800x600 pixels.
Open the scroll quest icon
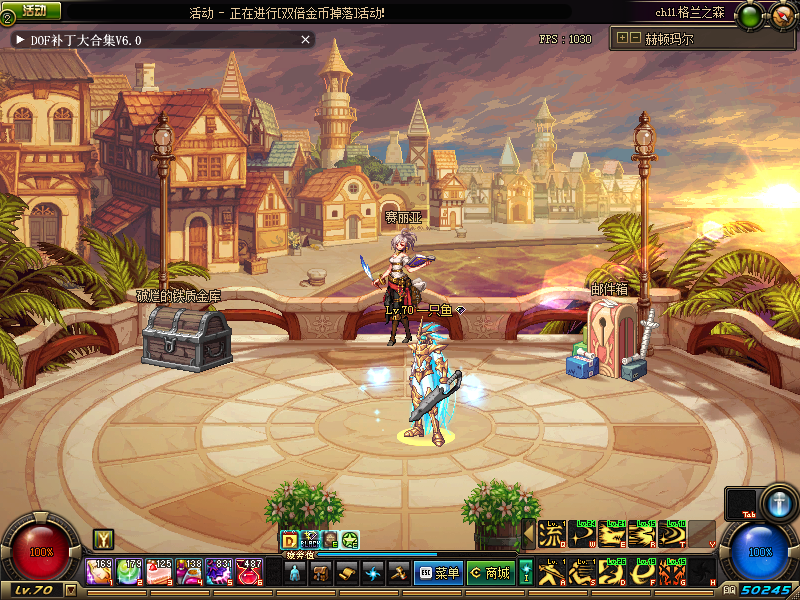pos(347,573)
